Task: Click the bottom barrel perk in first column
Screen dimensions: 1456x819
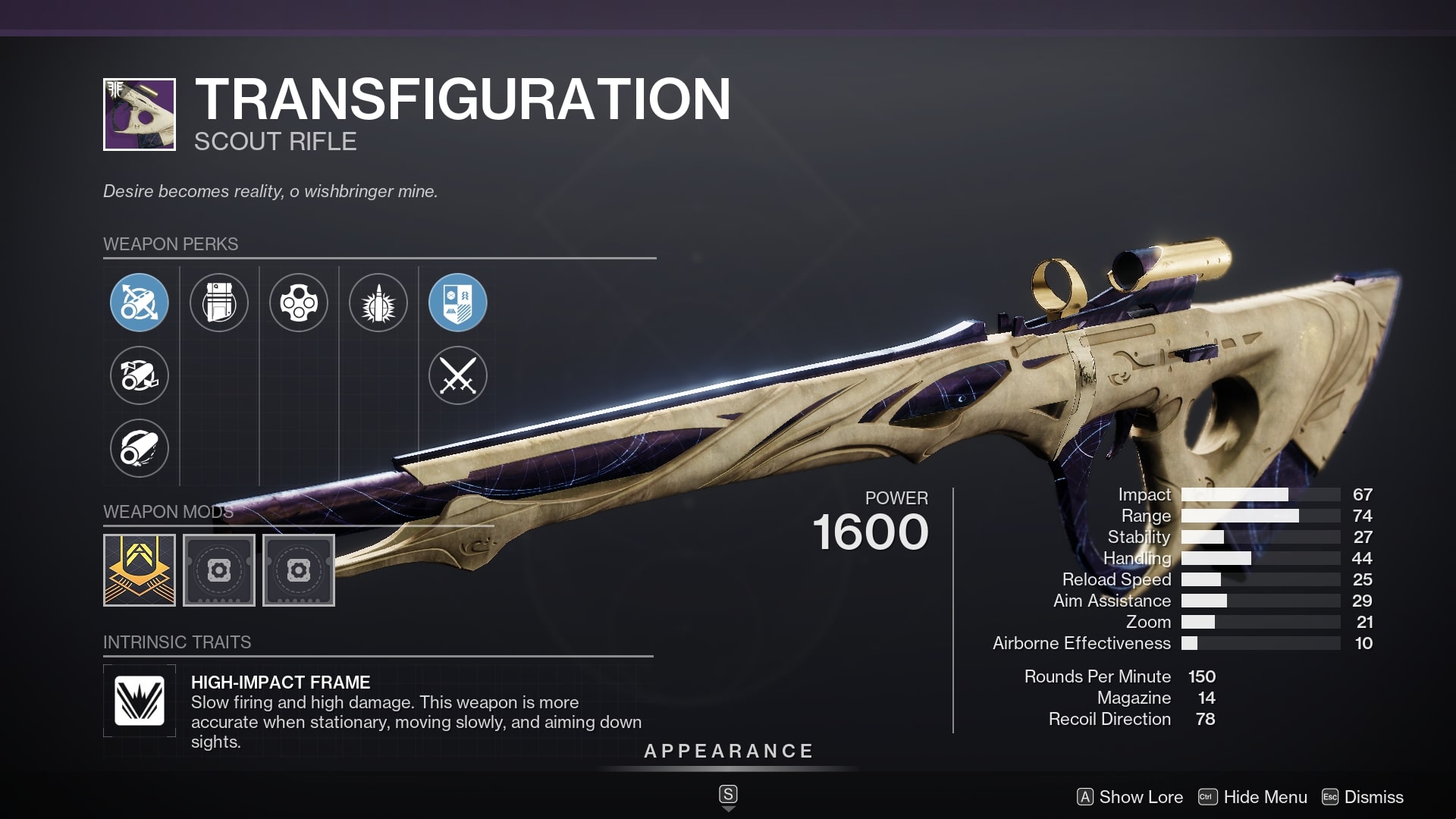Action: click(x=140, y=449)
